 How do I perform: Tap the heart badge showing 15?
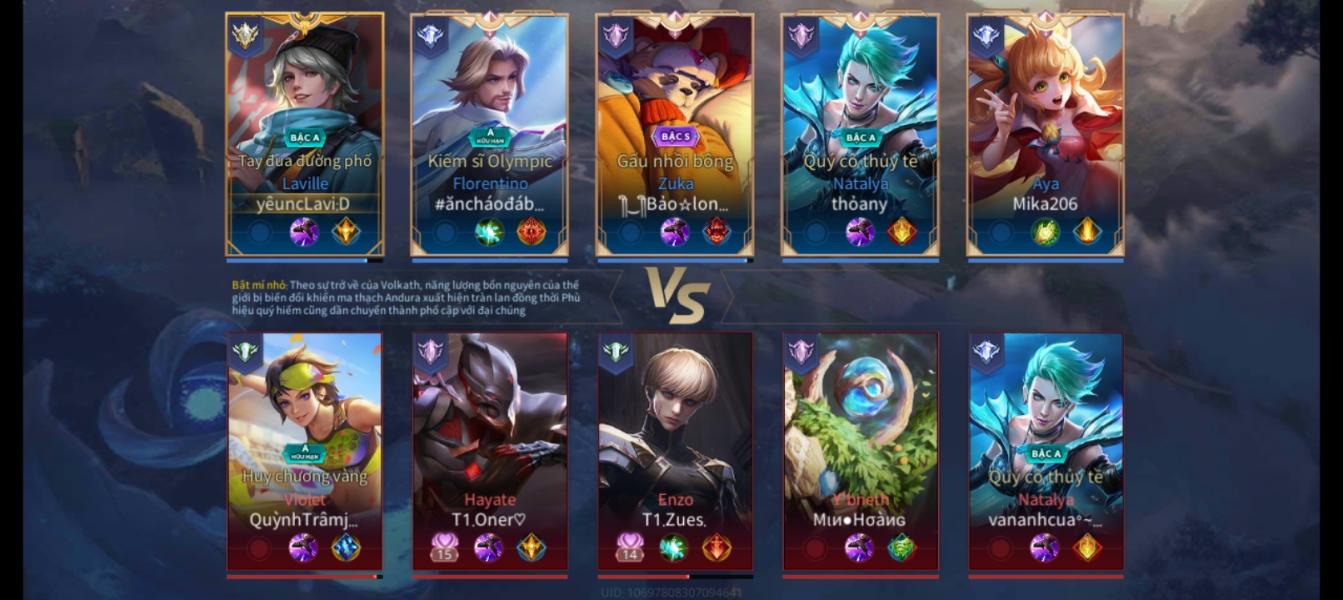pyautogui.click(x=444, y=547)
